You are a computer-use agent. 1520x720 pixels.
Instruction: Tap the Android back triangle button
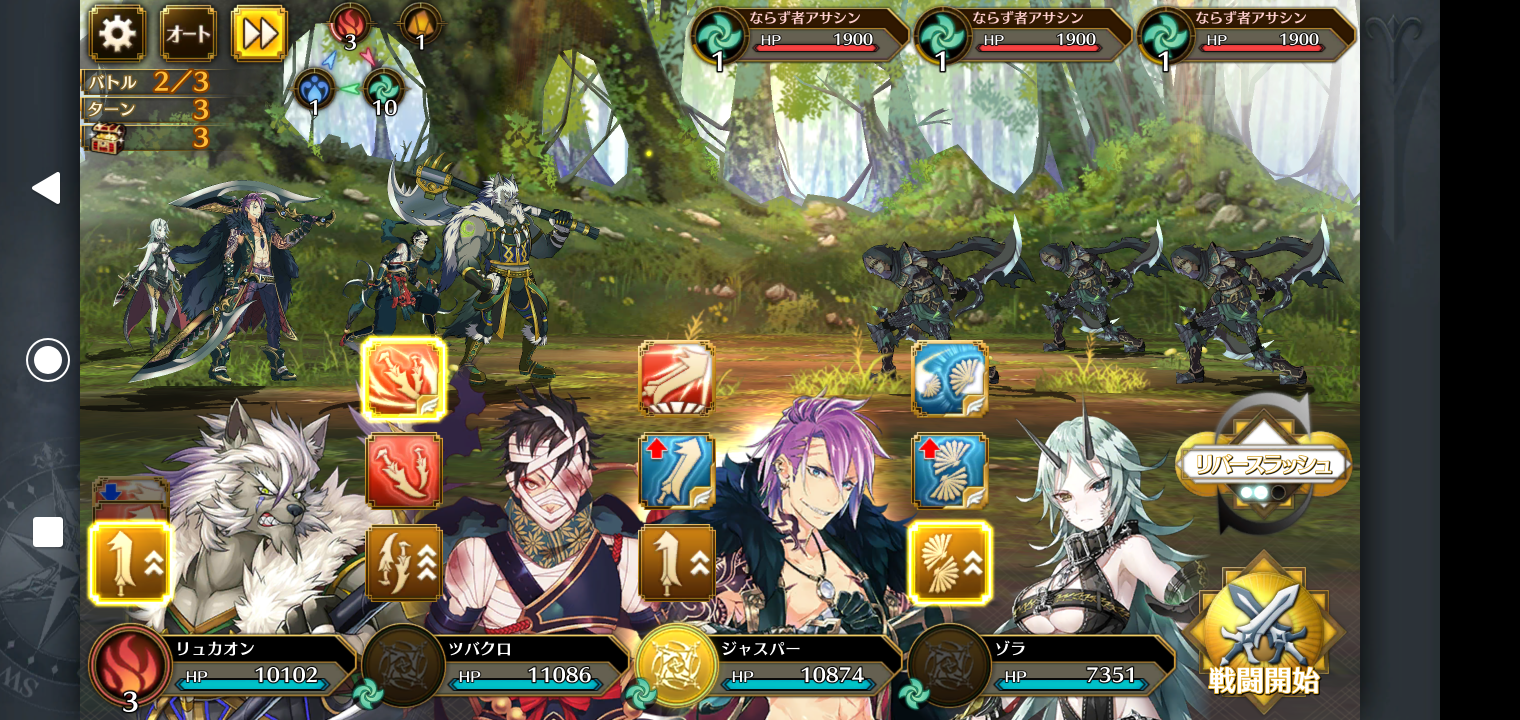coord(46,188)
